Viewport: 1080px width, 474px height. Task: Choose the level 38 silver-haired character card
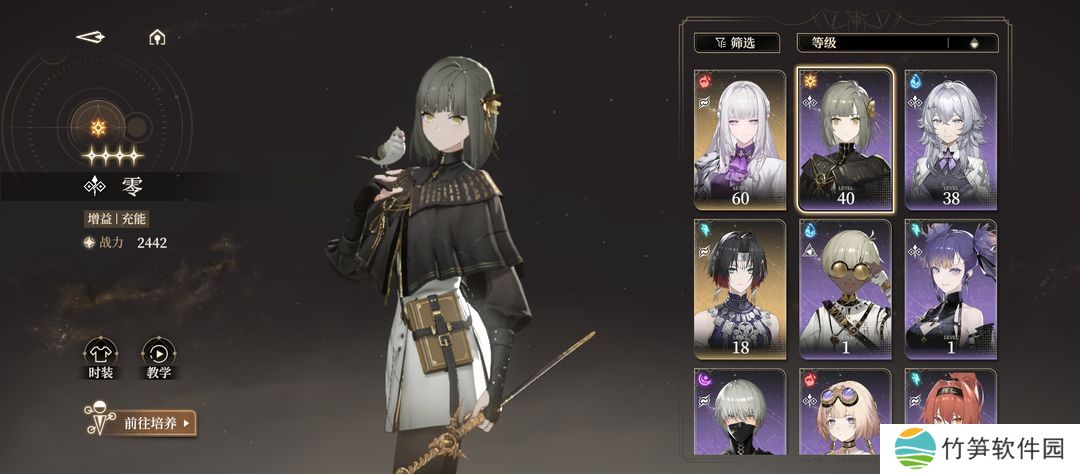[950, 139]
